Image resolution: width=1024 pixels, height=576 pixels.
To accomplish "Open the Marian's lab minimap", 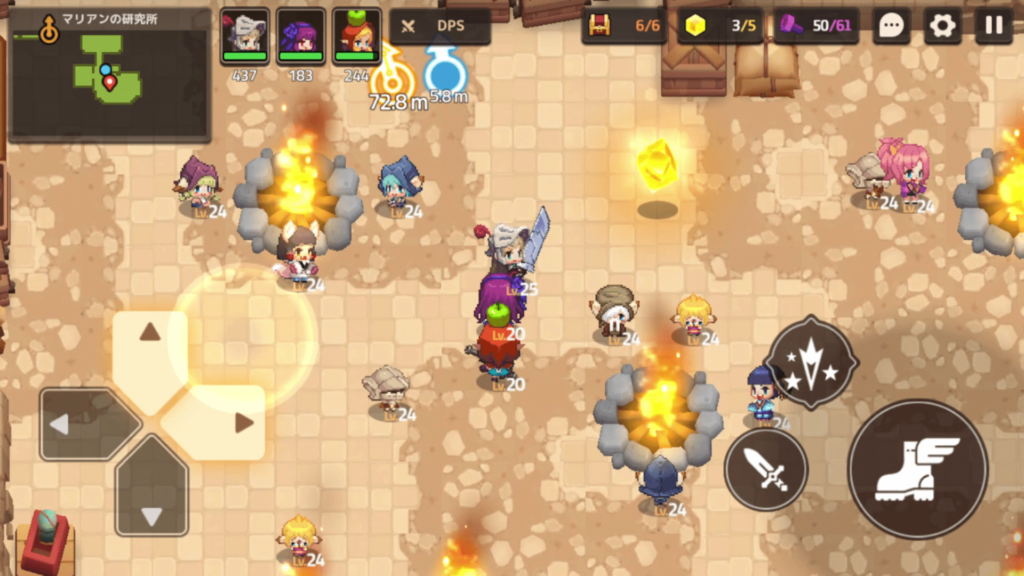I will click(x=108, y=74).
